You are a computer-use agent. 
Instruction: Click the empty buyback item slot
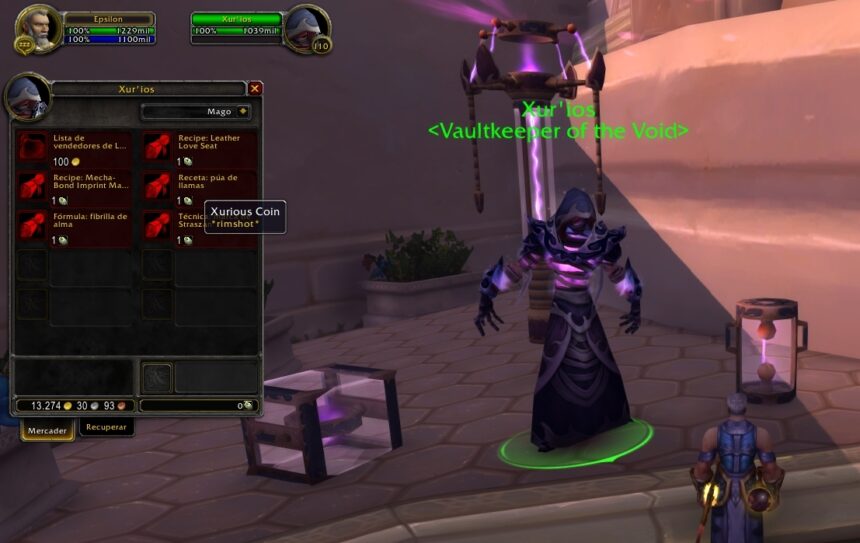pos(157,378)
